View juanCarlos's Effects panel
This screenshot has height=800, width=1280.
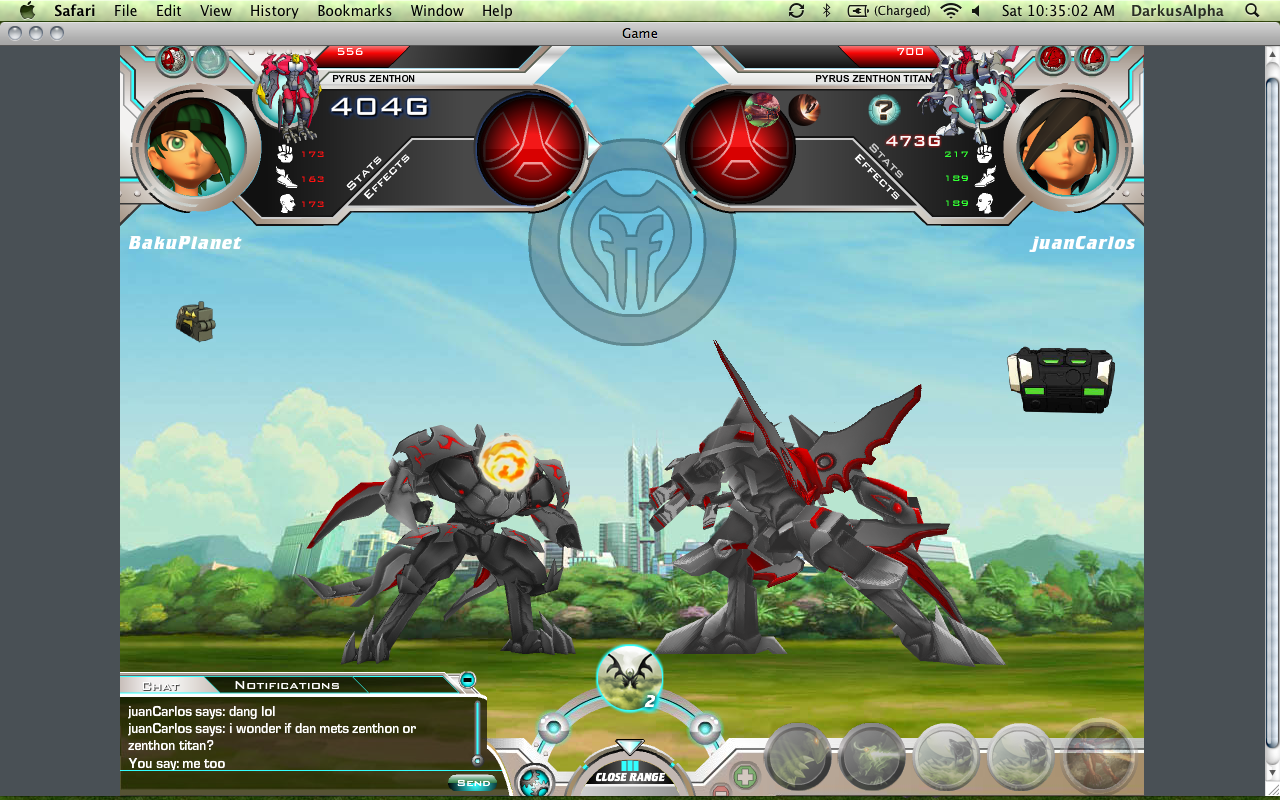[877, 178]
